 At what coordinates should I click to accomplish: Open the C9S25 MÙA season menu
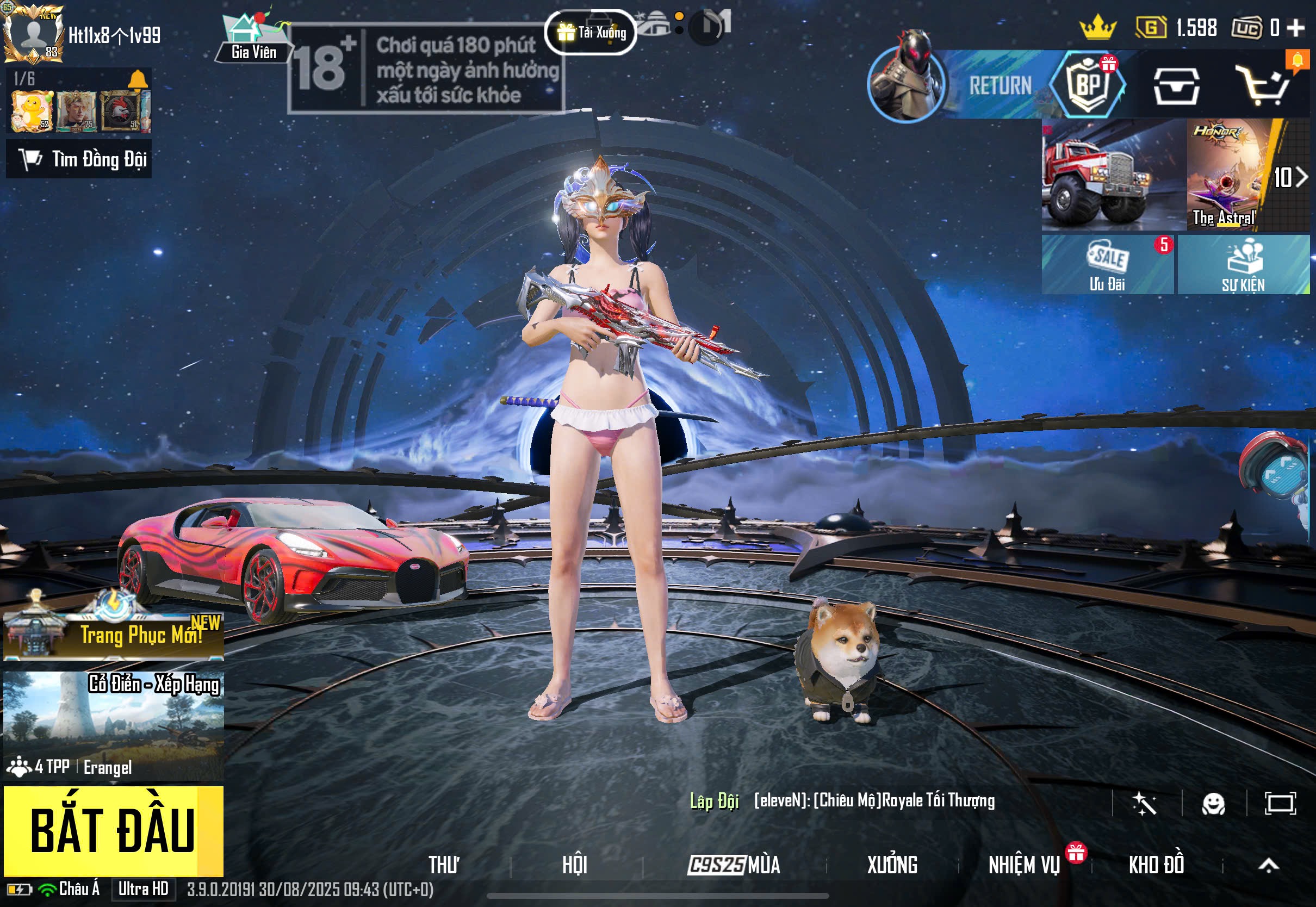pos(734,865)
